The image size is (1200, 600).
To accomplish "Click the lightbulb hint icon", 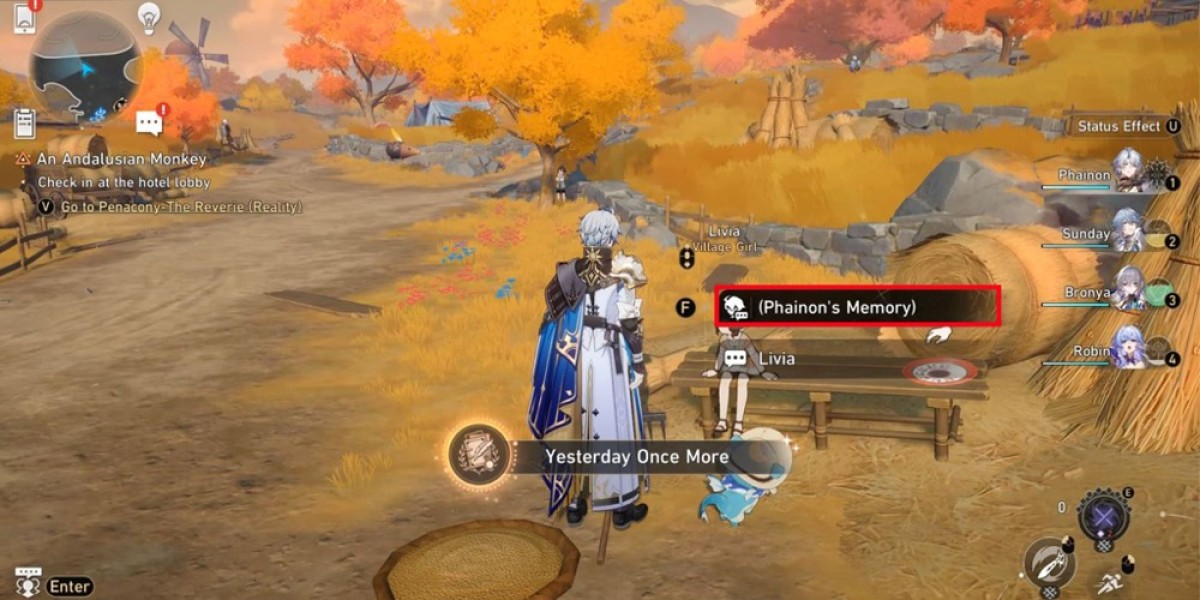I will [149, 16].
